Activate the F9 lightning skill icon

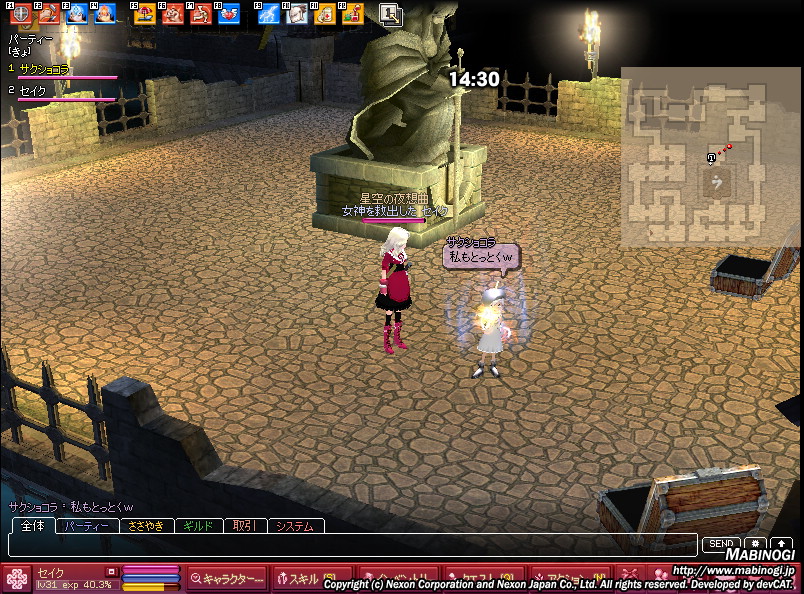[266, 14]
